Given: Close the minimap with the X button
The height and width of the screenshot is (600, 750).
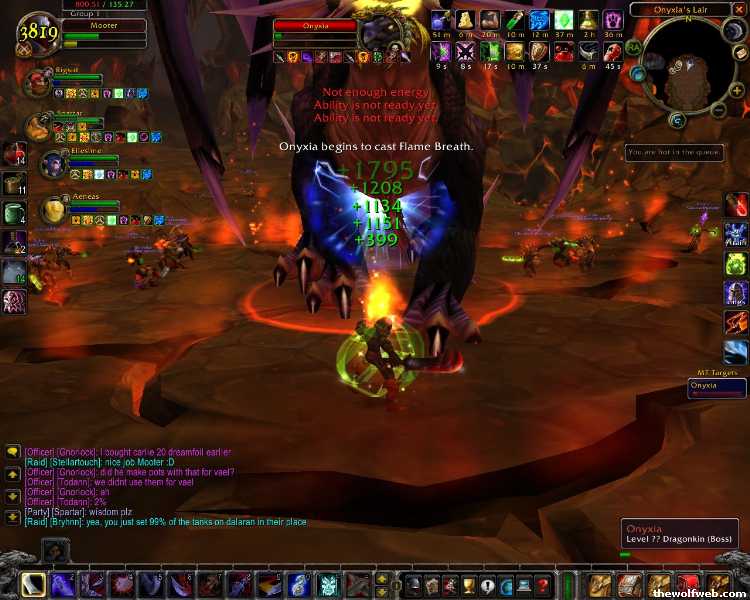Looking at the screenshot, I should [x=739, y=9].
